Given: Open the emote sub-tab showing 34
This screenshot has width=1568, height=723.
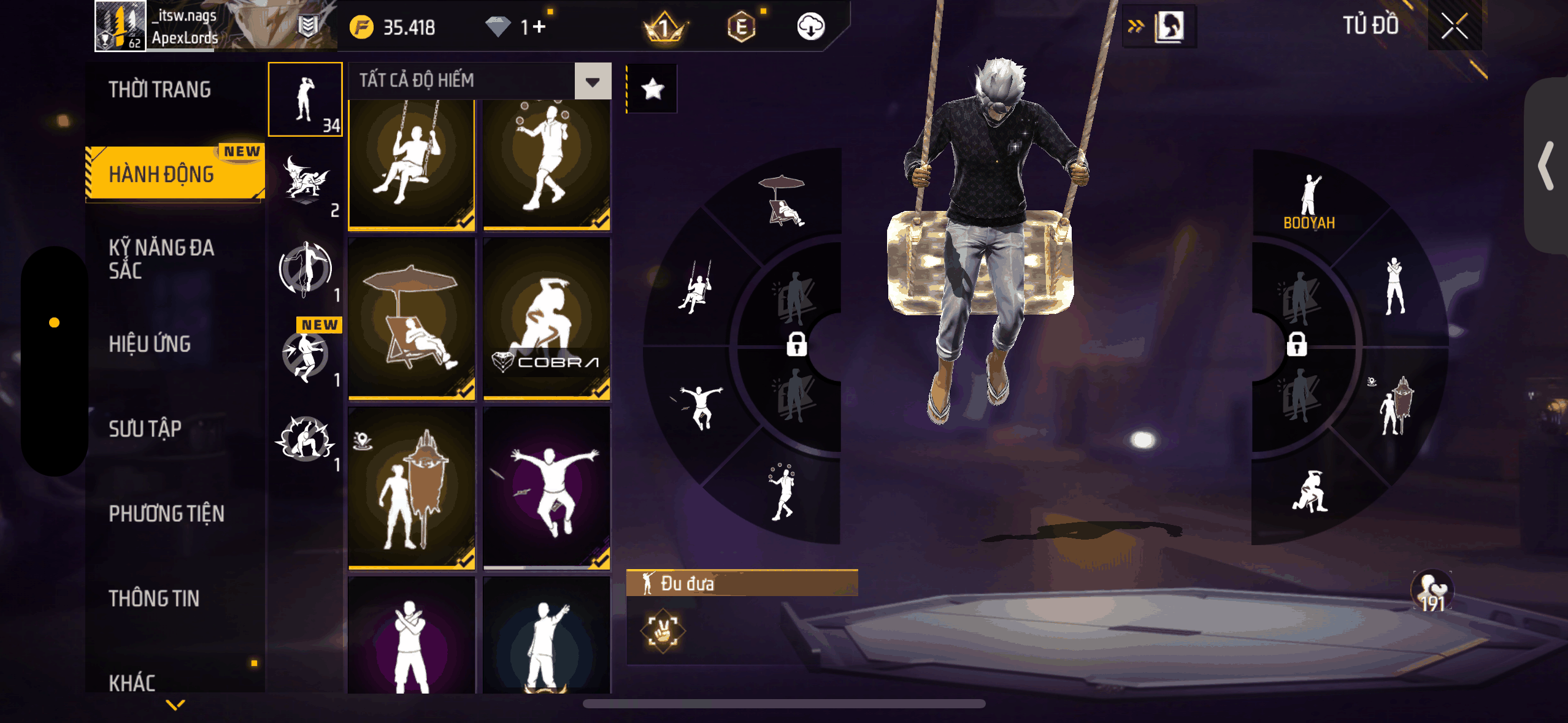Looking at the screenshot, I should tap(306, 99).
